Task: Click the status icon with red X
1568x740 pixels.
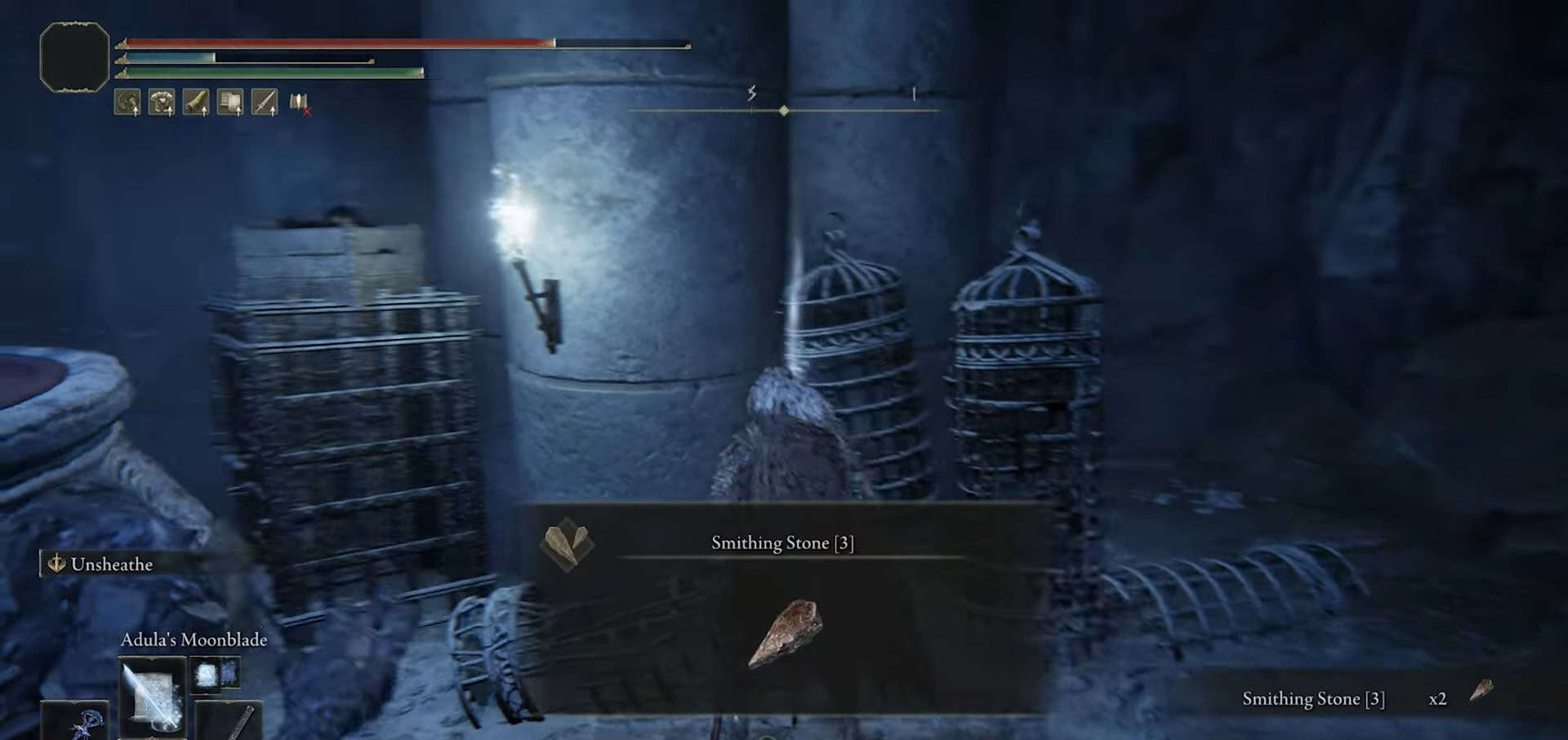Action: point(300,103)
